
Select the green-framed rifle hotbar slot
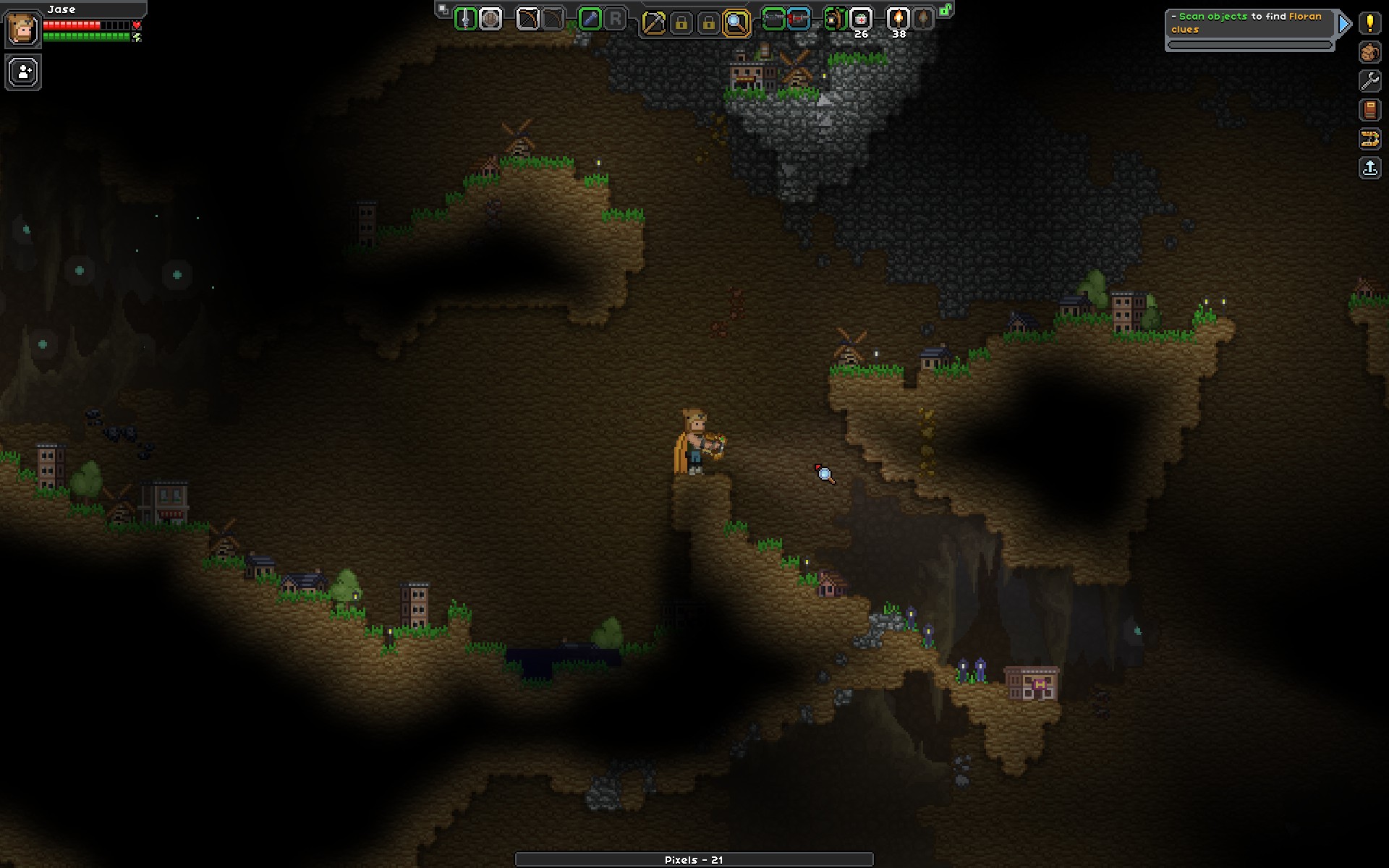773,20
